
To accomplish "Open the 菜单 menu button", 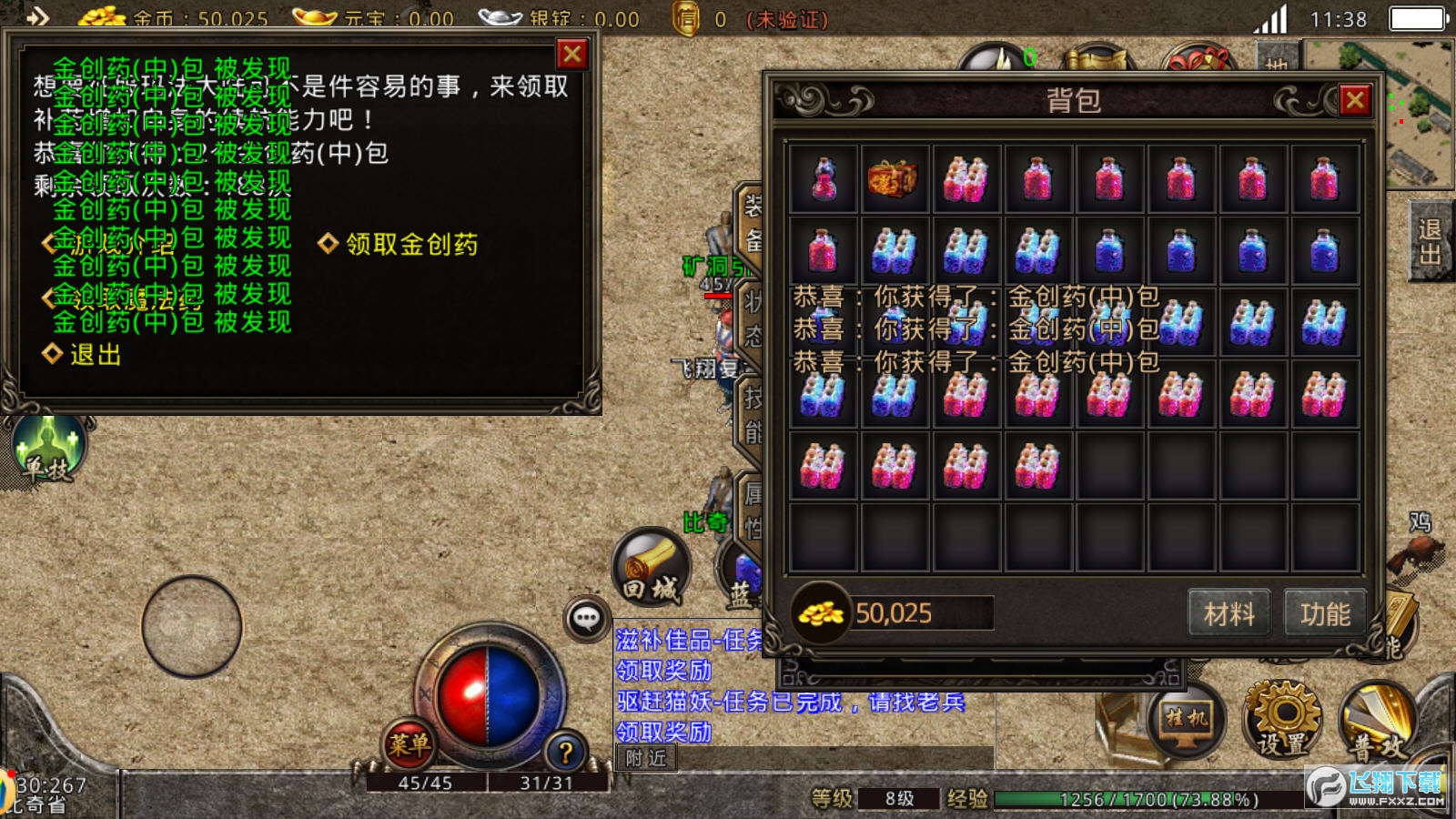I will pyautogui.click(x=409, y=744).
